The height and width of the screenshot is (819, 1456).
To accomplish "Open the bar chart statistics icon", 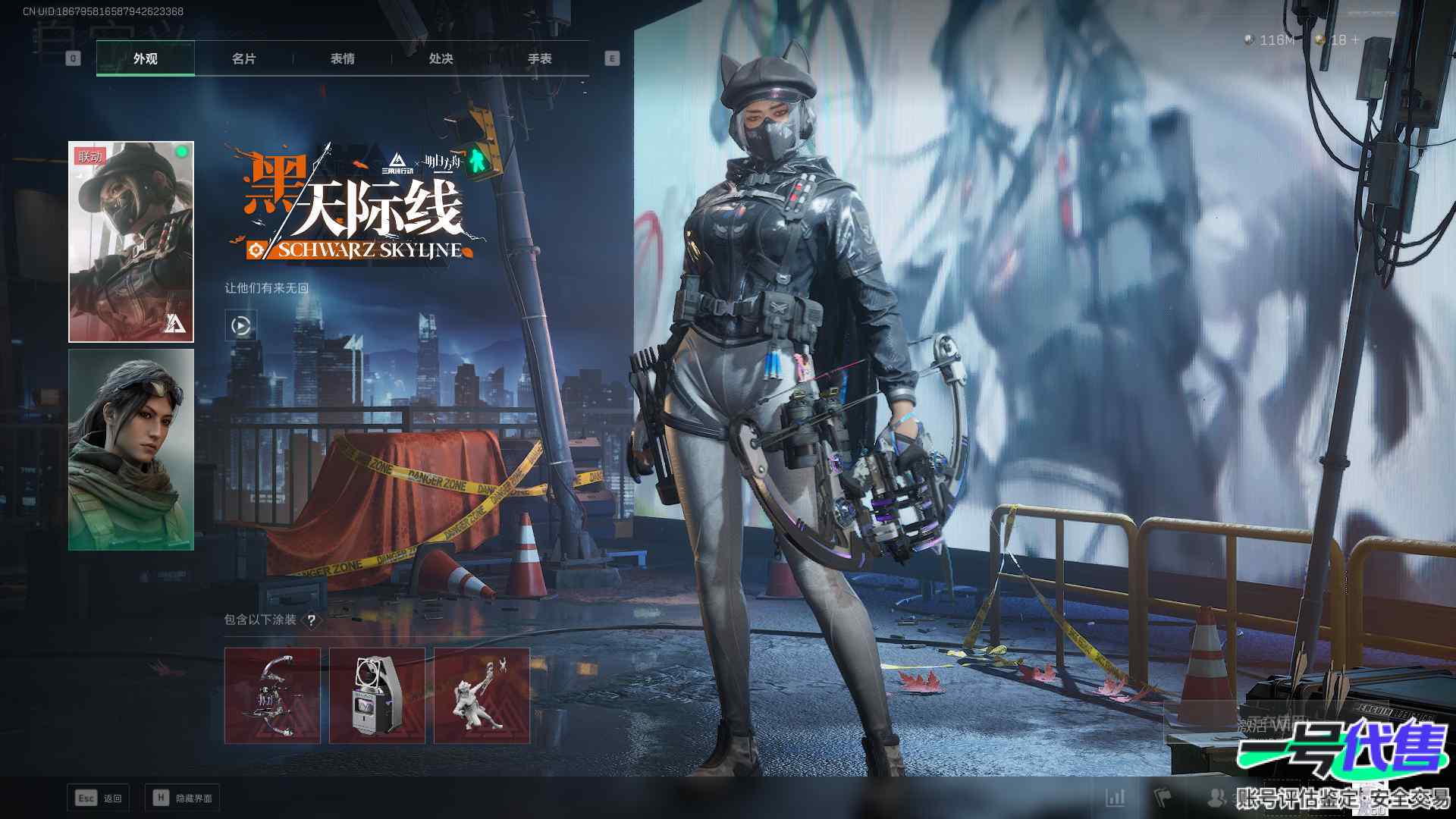I will click(1116, 797).
